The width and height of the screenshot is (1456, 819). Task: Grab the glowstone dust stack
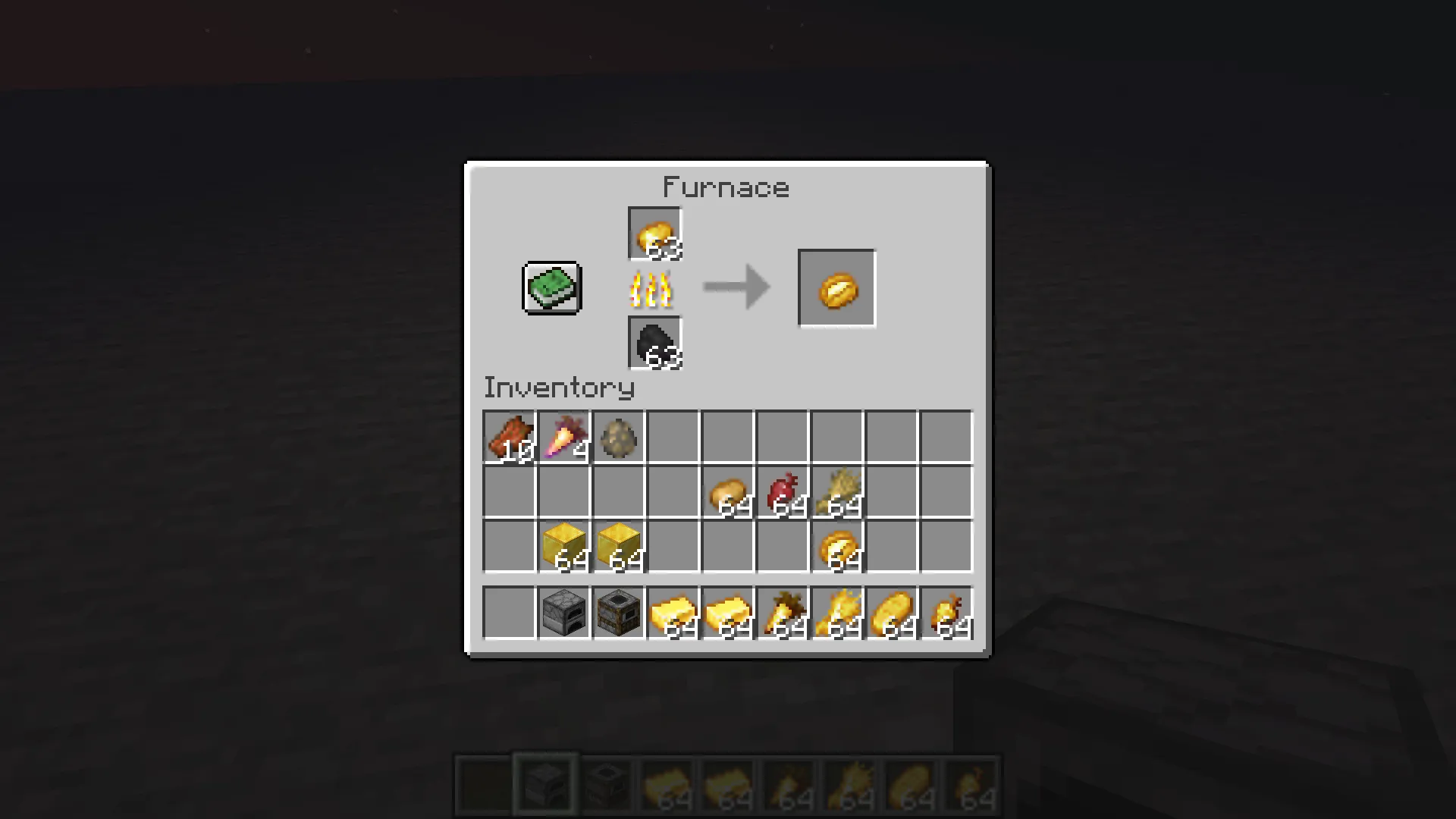point(836,492)
